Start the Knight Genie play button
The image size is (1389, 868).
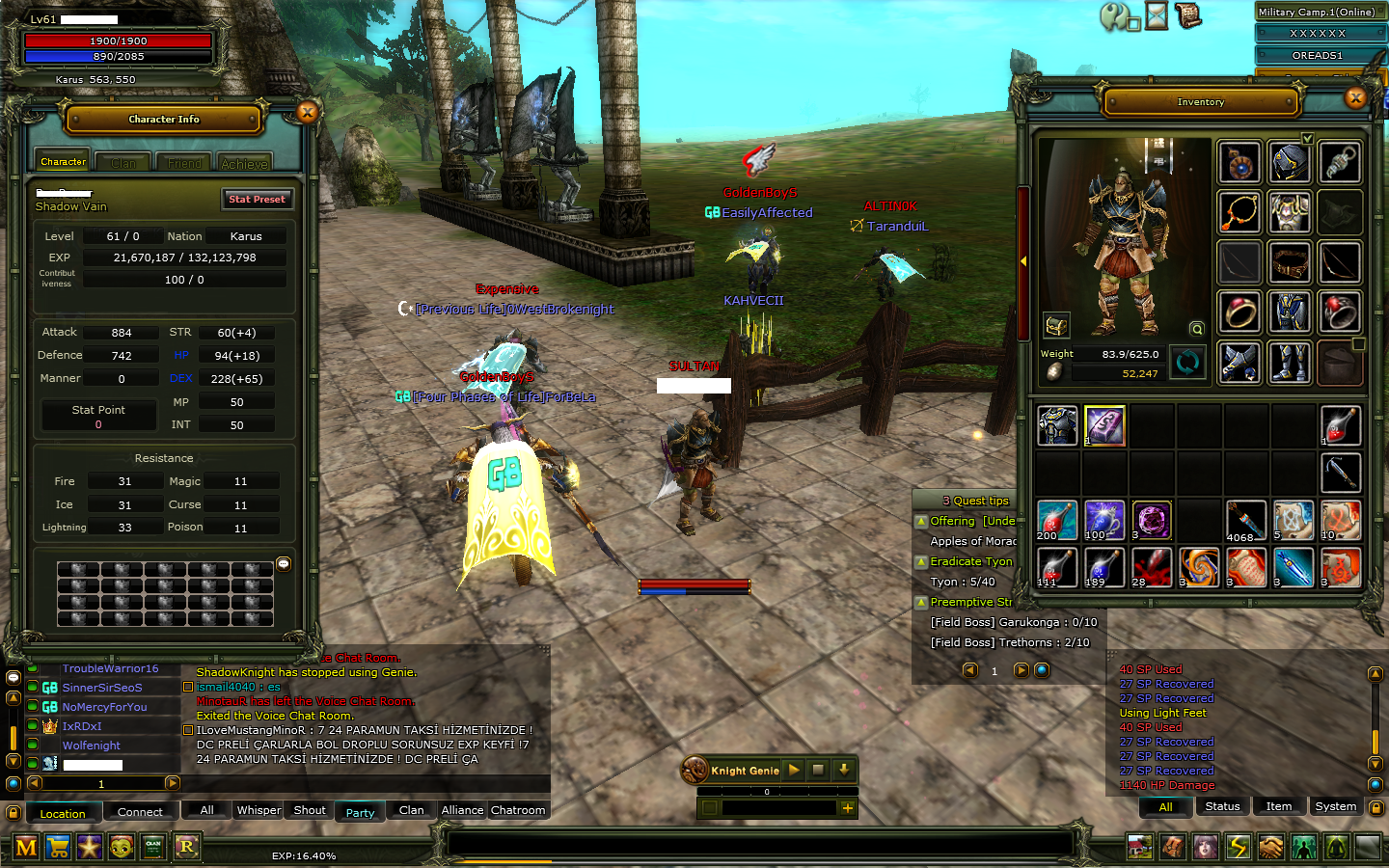tap(794, 770)
